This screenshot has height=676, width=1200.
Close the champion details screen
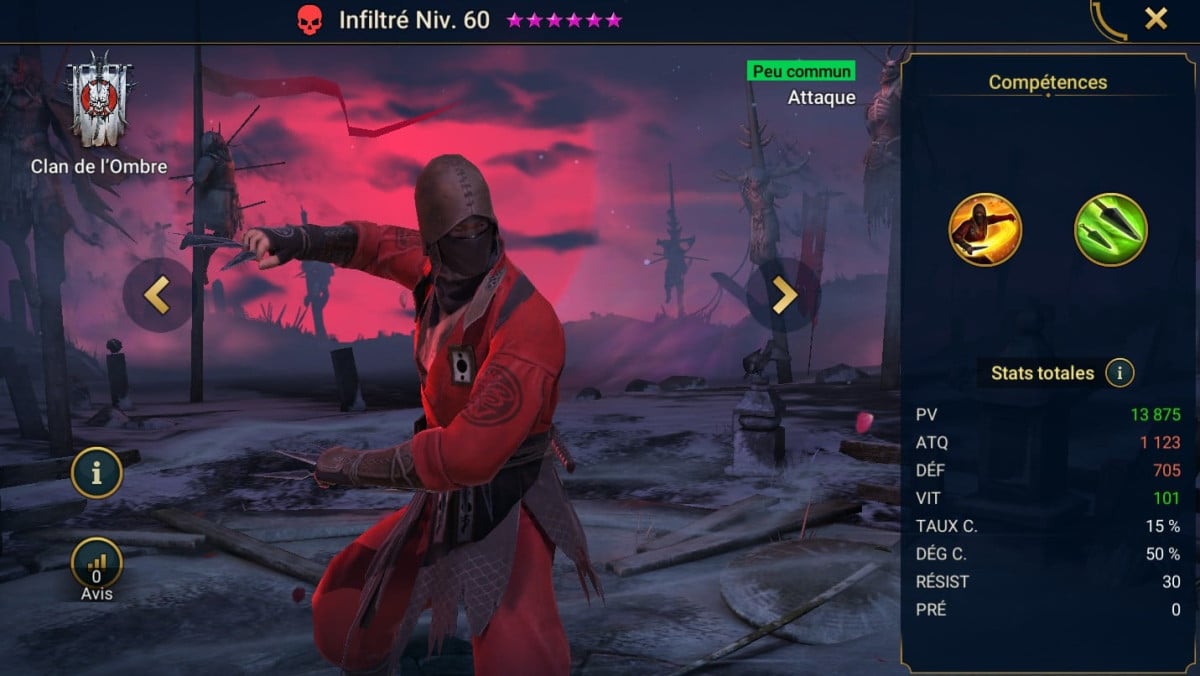(x=1156, y=18)
